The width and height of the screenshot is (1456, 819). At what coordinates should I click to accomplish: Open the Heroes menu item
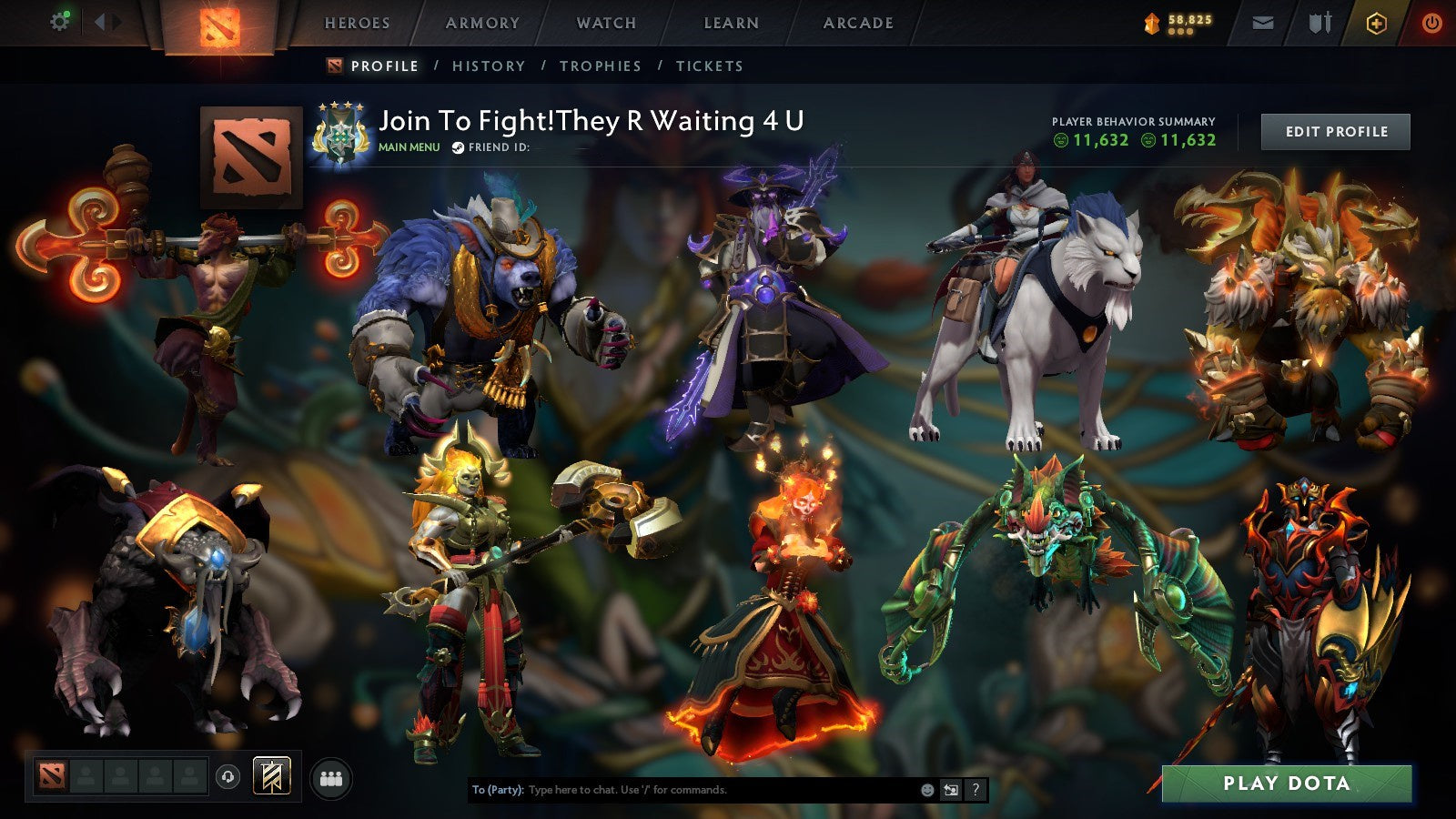(359, 23)
